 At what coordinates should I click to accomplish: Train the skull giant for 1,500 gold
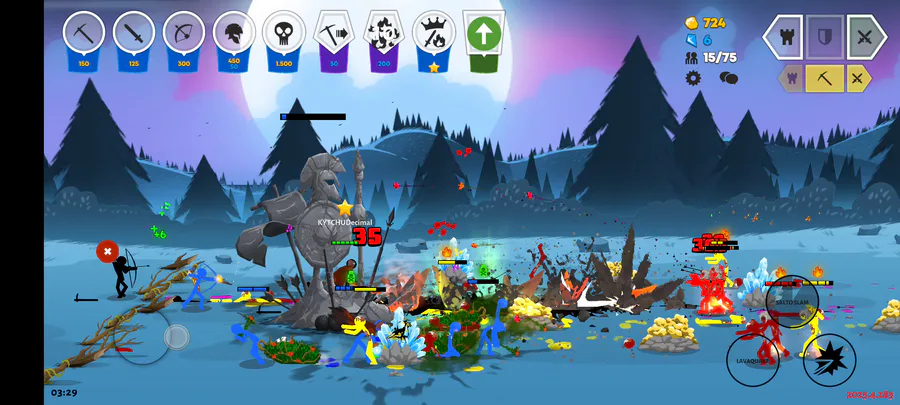284,35
